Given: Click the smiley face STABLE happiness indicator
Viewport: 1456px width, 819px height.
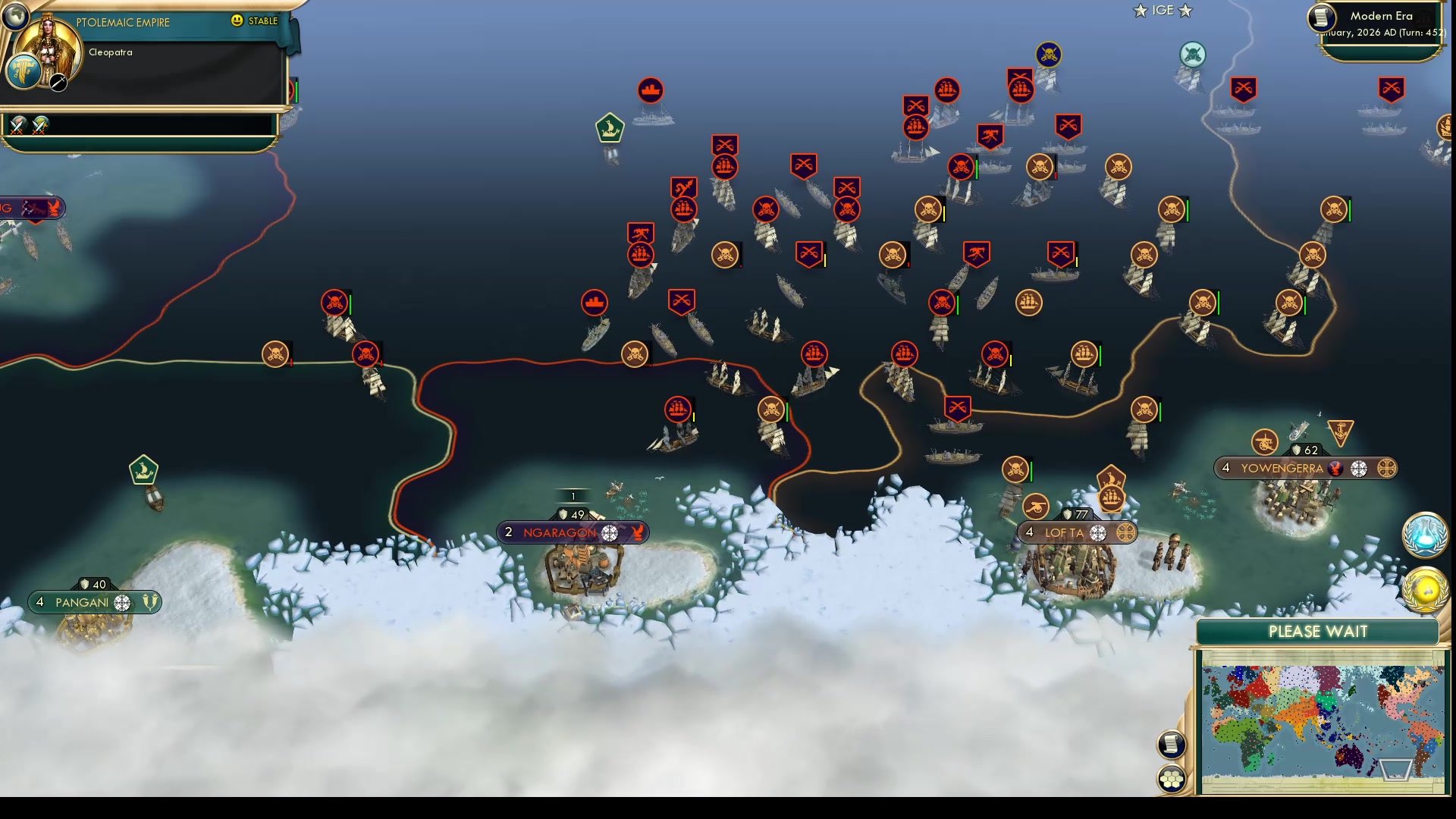Looking at the screenshot, I should pos(238,21).
